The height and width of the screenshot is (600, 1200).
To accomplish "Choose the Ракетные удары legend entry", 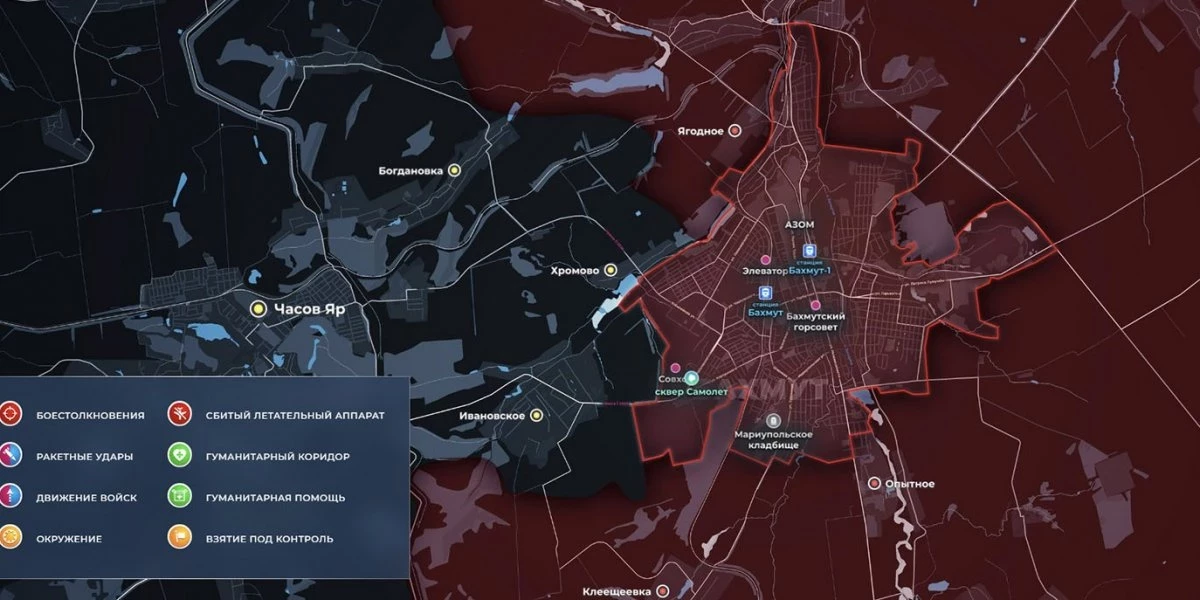I will click(x=11, y=455).
